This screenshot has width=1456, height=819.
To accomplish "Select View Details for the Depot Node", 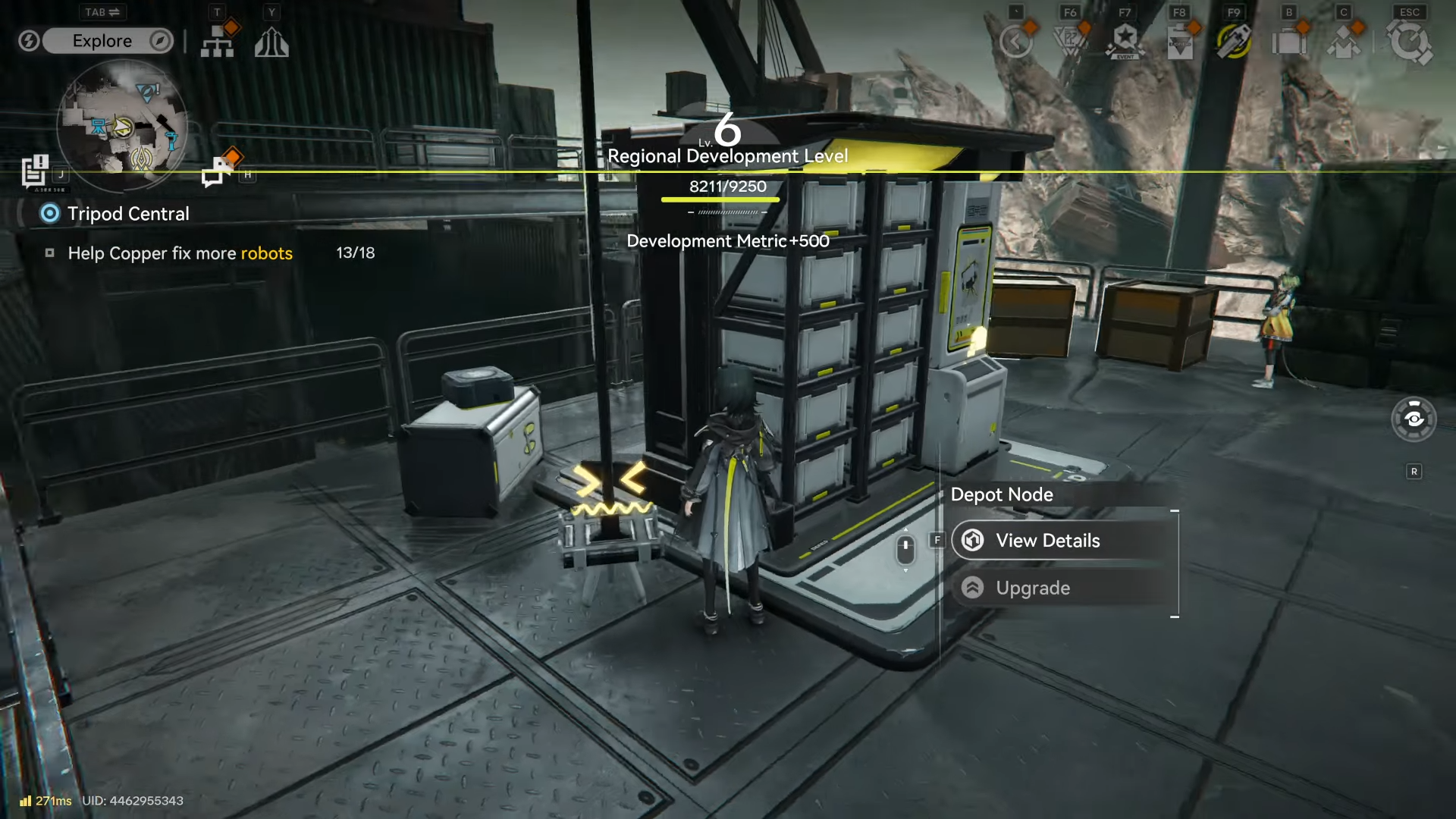I will [x=1062, y=541].
